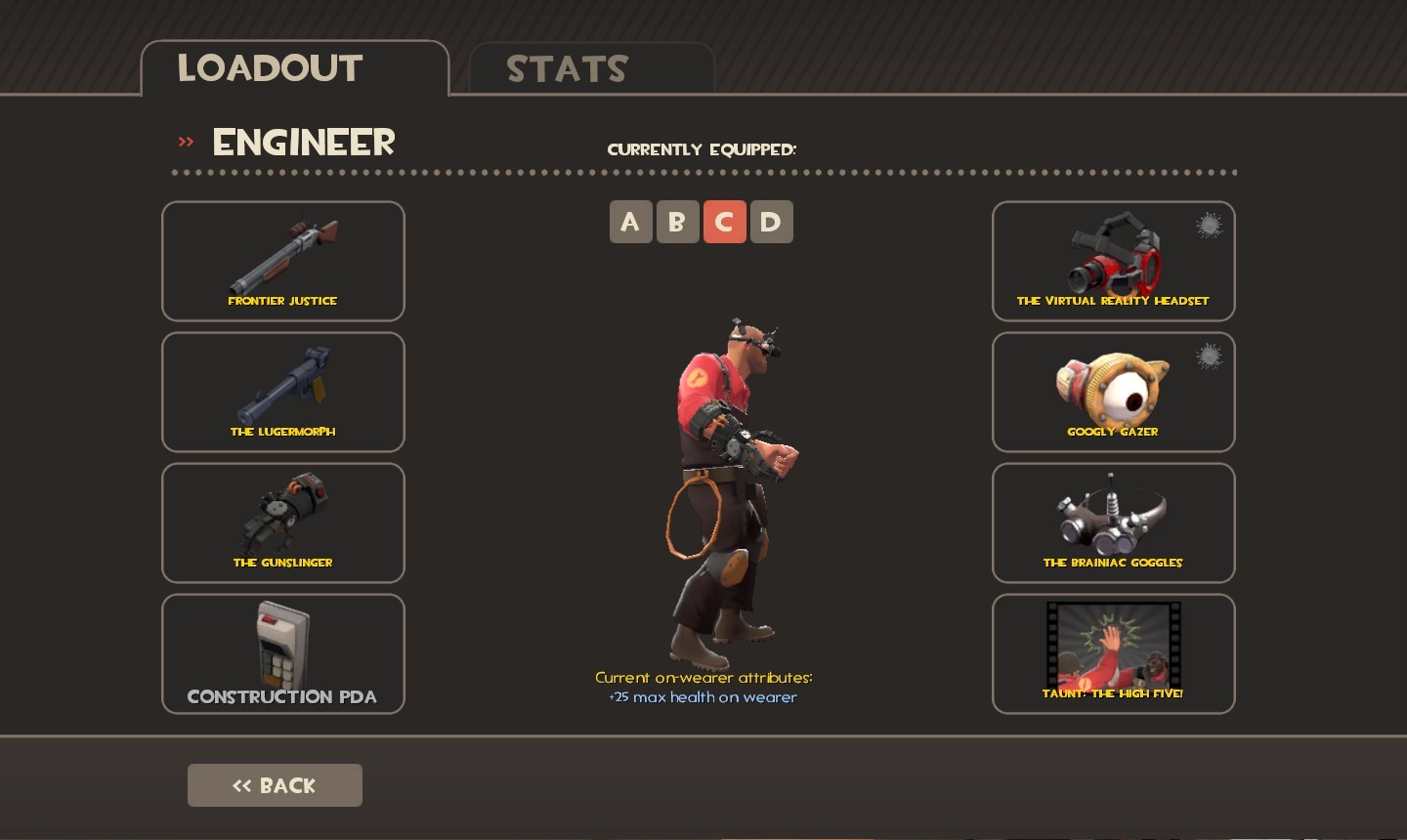This screenshot has height=840, width=1407.
Task: Activate loadout preset B
Action: point(677,222)
